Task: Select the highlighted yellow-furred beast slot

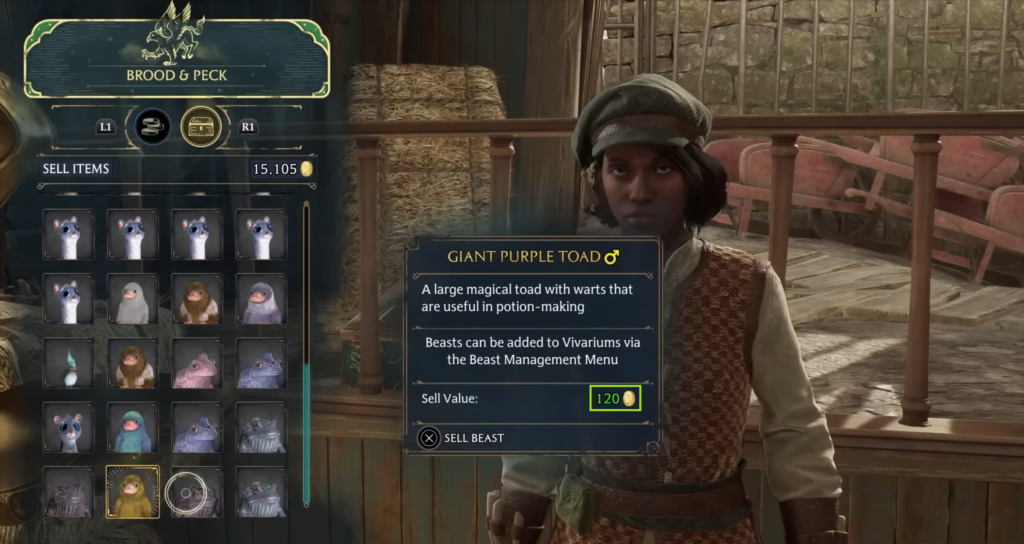Action: click(132, 491)
